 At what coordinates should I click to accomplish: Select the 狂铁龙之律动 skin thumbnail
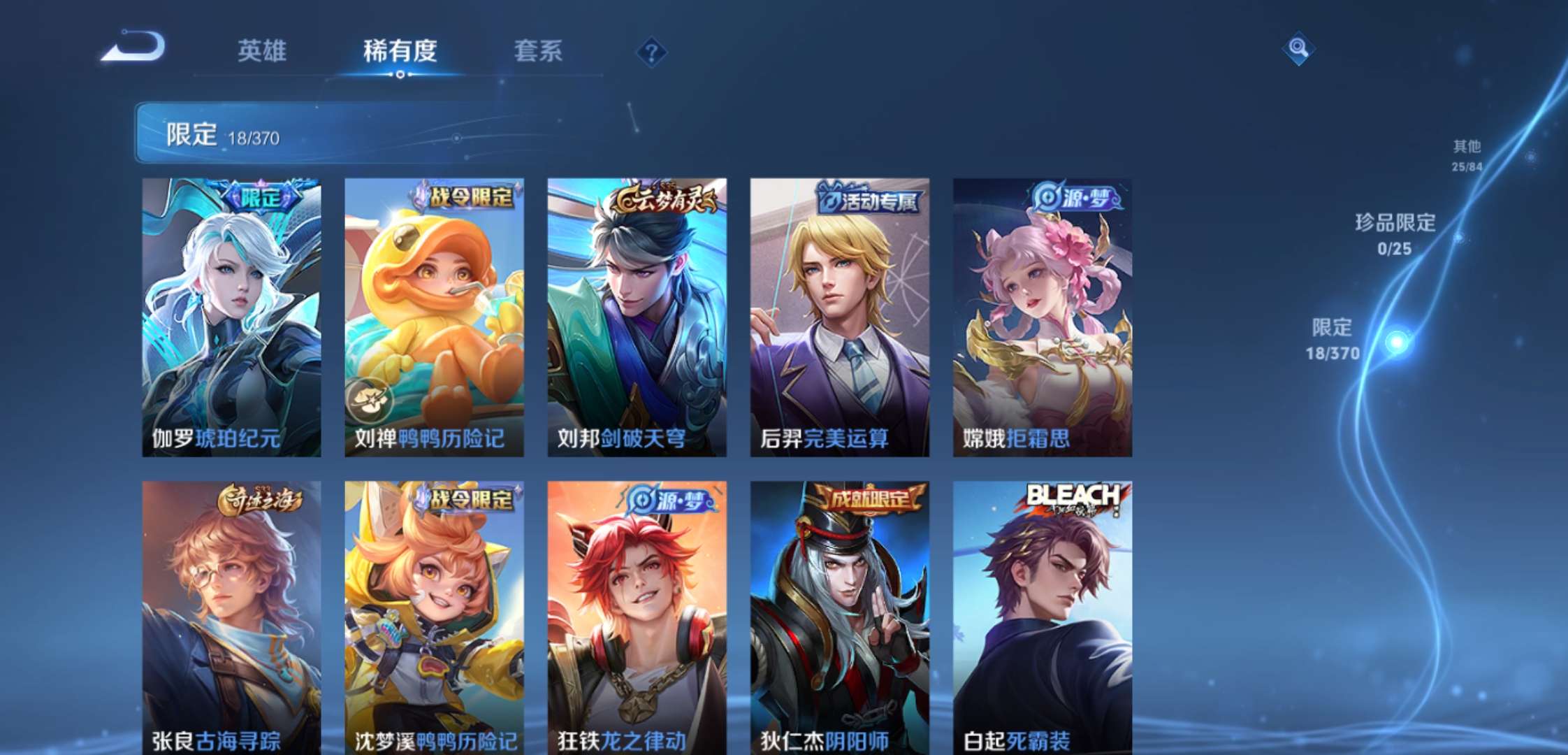tap(636, 615)
